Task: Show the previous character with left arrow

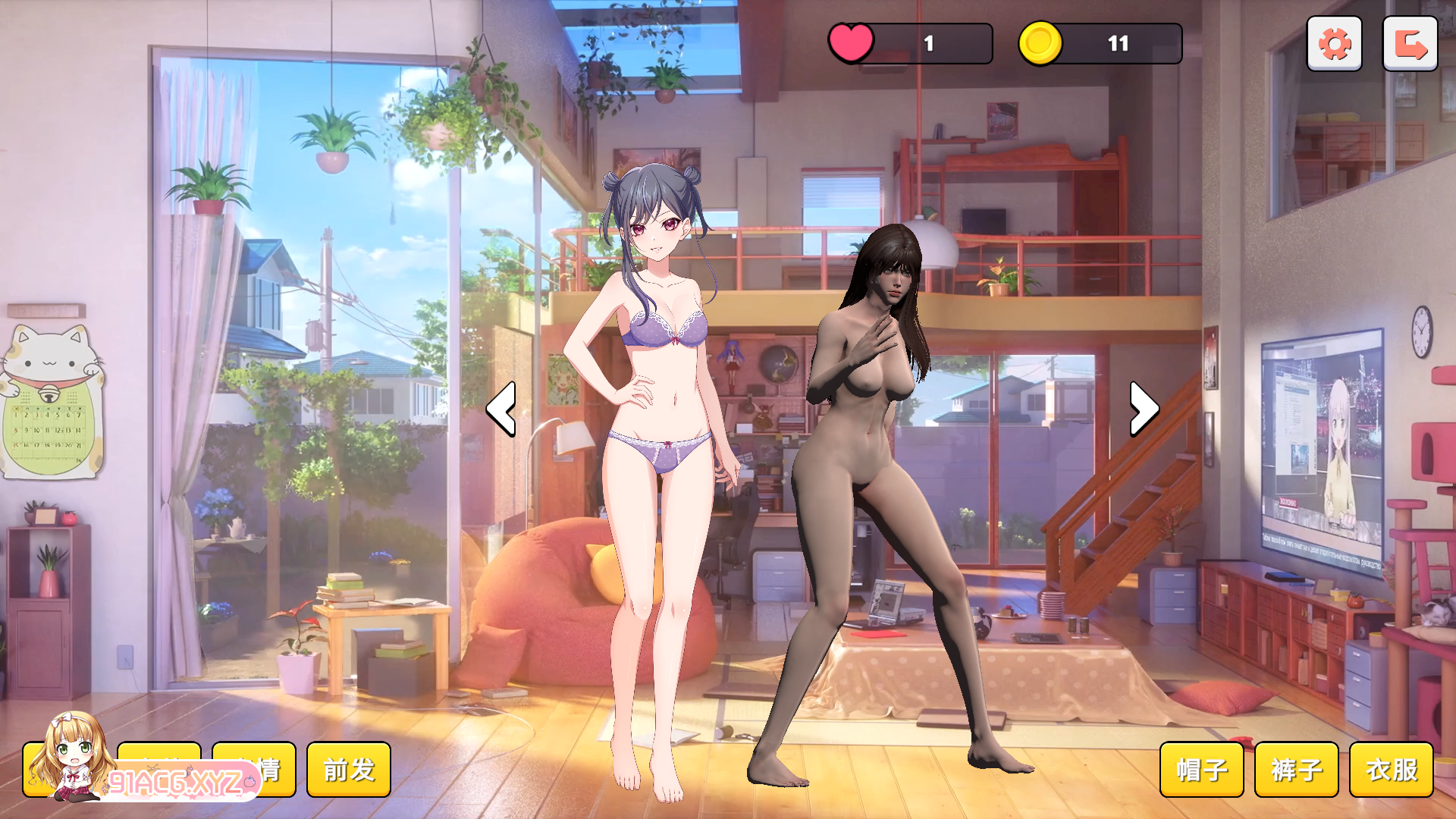Action: tap(501, 409)
